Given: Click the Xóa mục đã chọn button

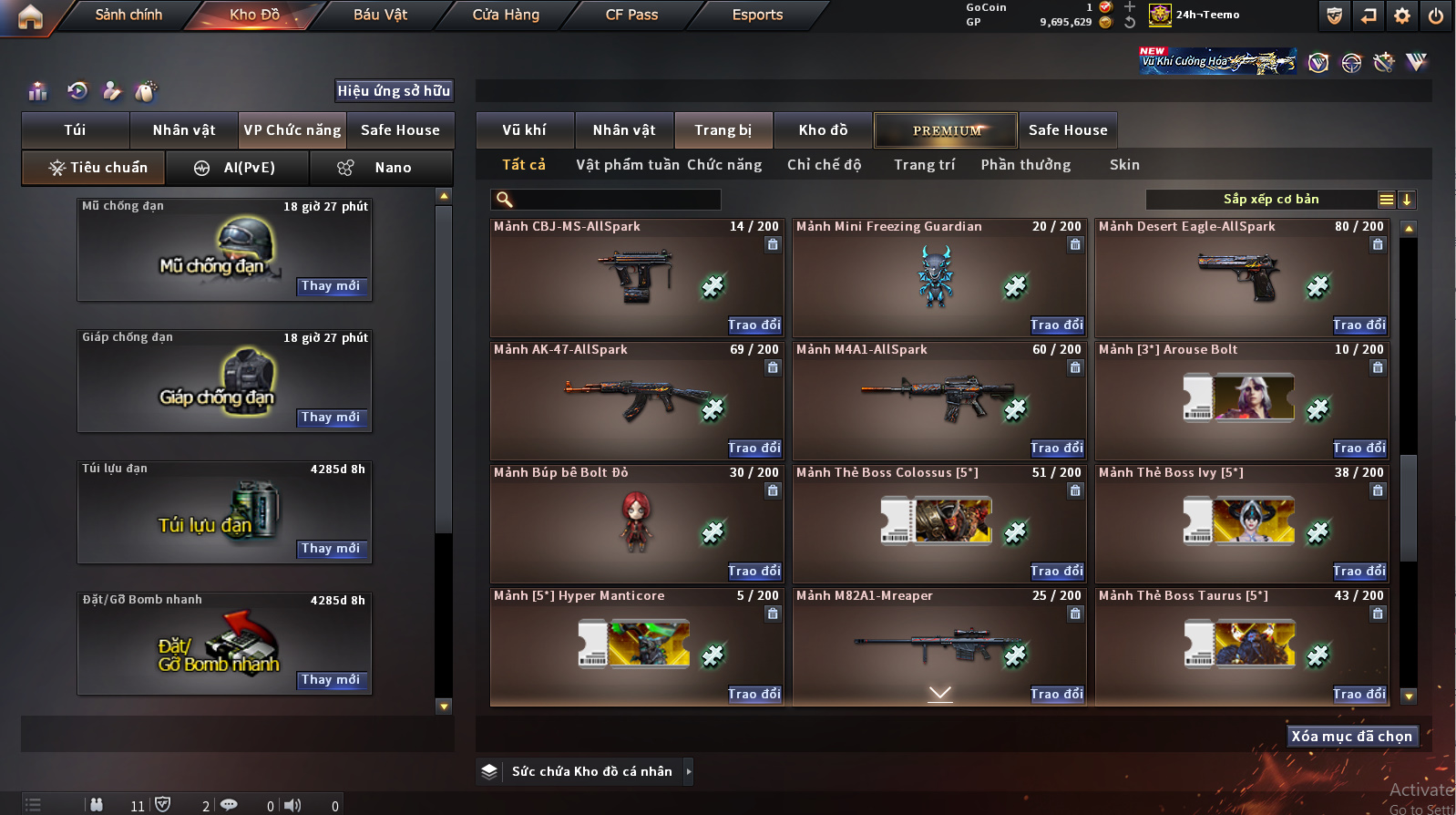Looking at the screenshot, I should pyautogui.click(x=1351, y=737).
